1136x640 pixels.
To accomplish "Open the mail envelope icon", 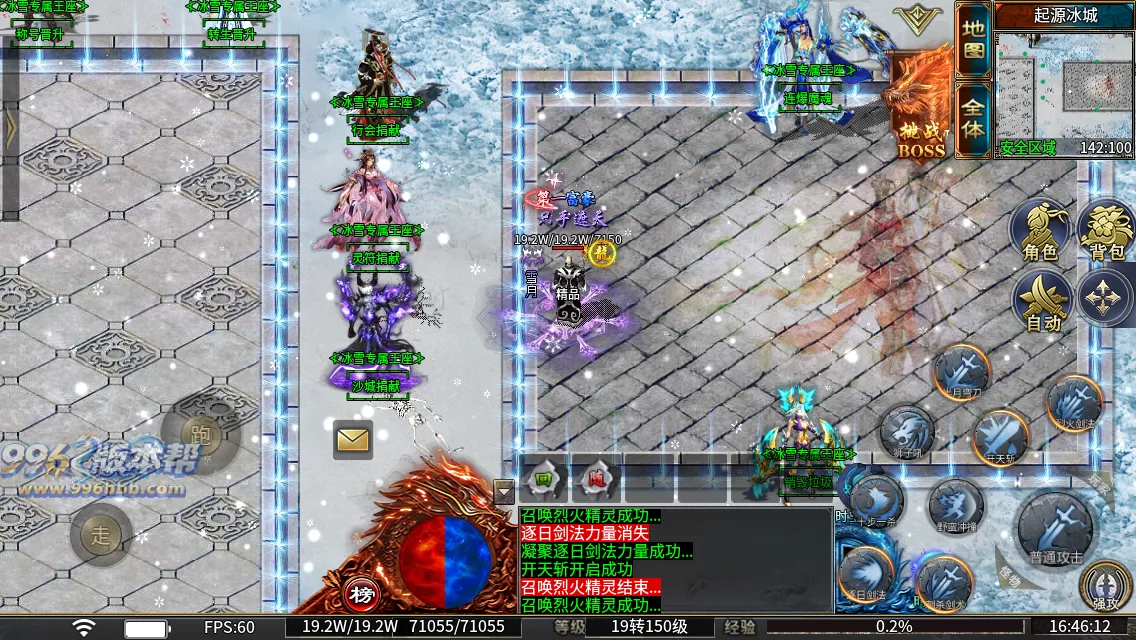I will [352, 439].
